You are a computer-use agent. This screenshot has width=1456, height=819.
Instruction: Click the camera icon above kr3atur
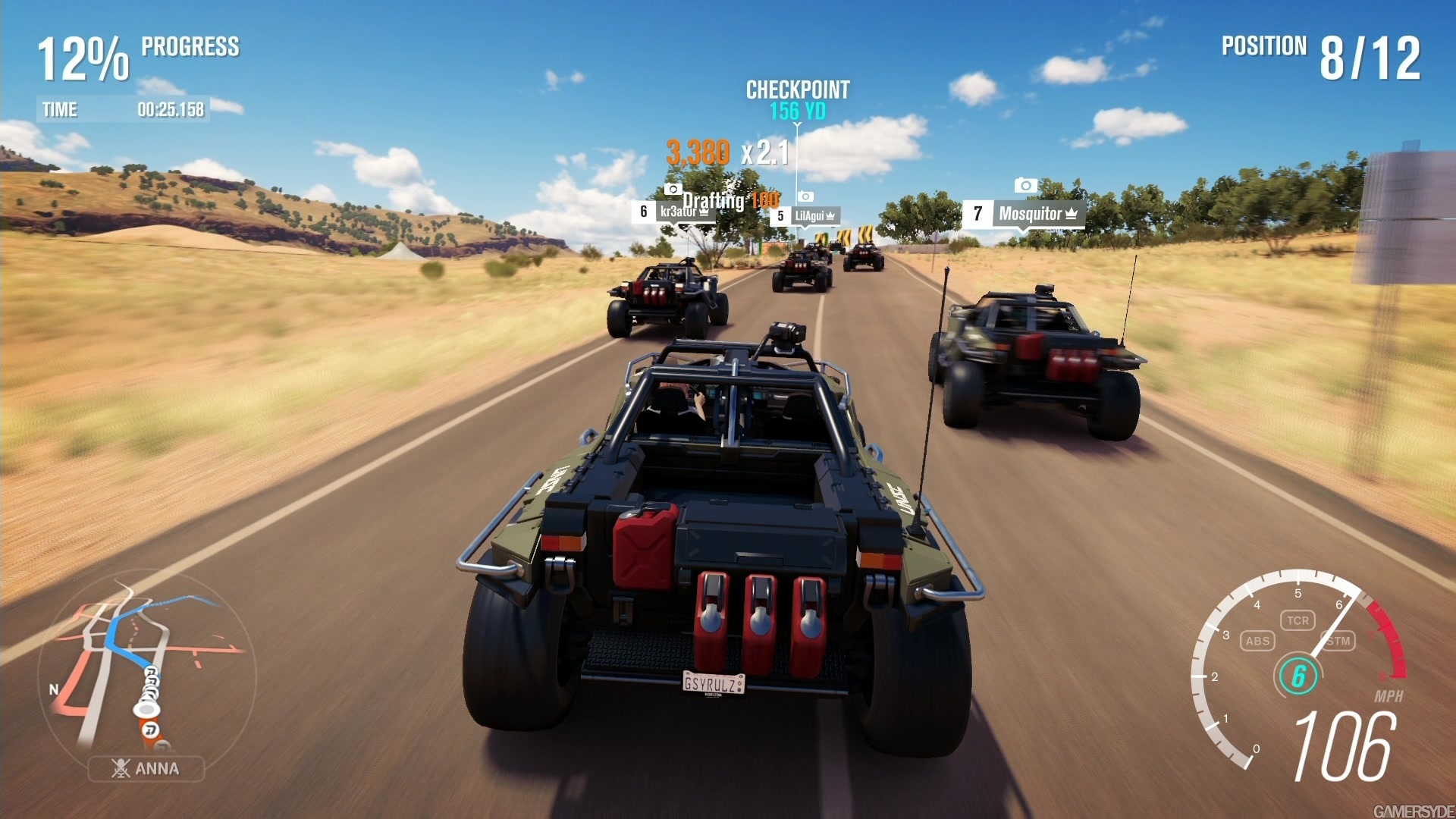tap(674, 190)
